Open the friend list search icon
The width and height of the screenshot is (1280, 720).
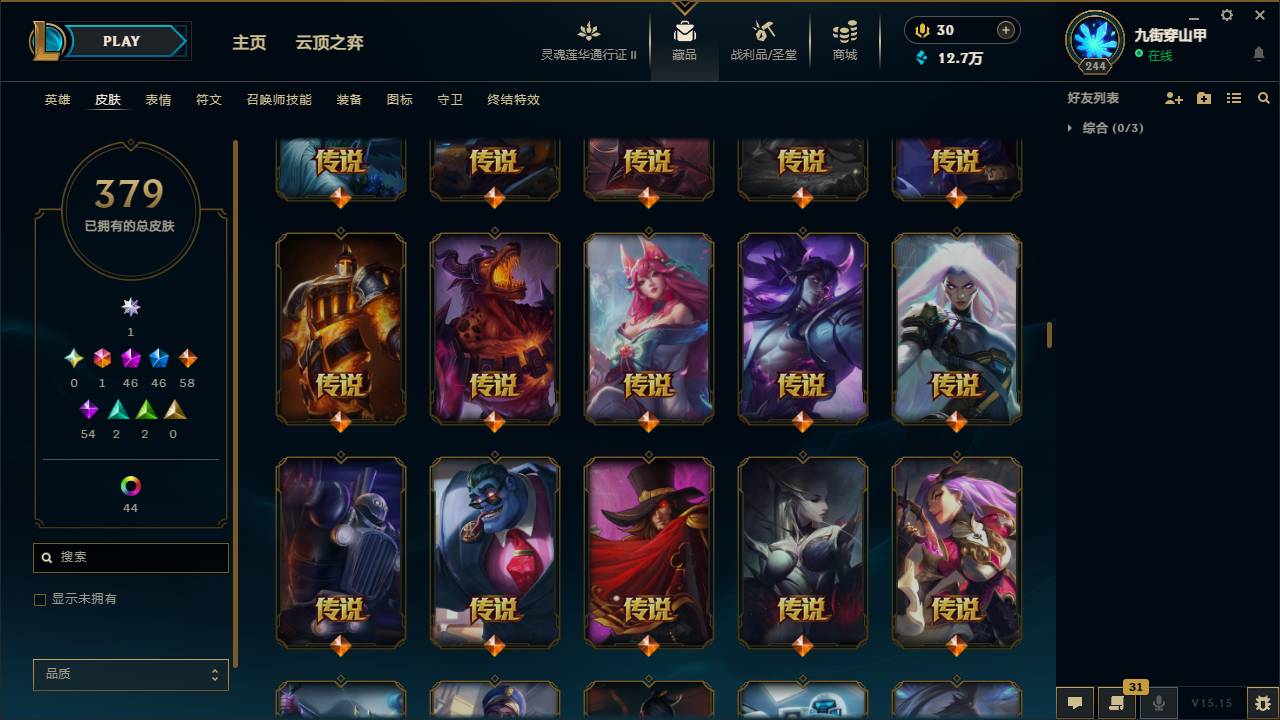tap(1263, 97)
